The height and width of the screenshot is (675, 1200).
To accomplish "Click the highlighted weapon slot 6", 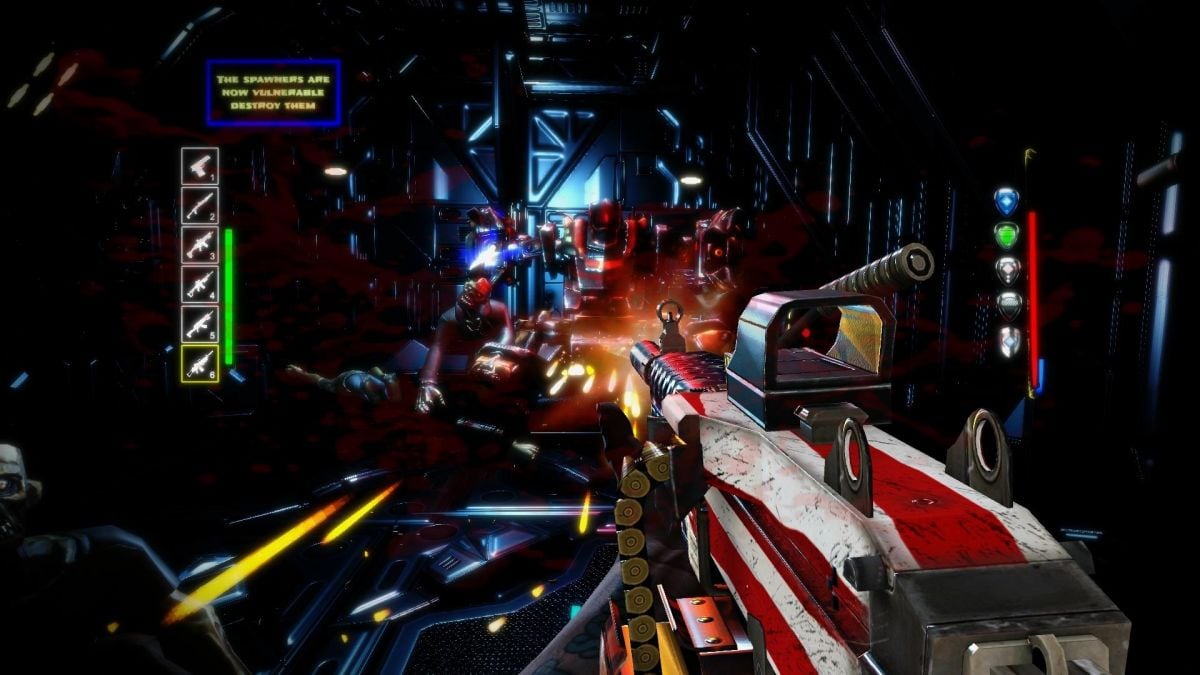I will 200,362.
